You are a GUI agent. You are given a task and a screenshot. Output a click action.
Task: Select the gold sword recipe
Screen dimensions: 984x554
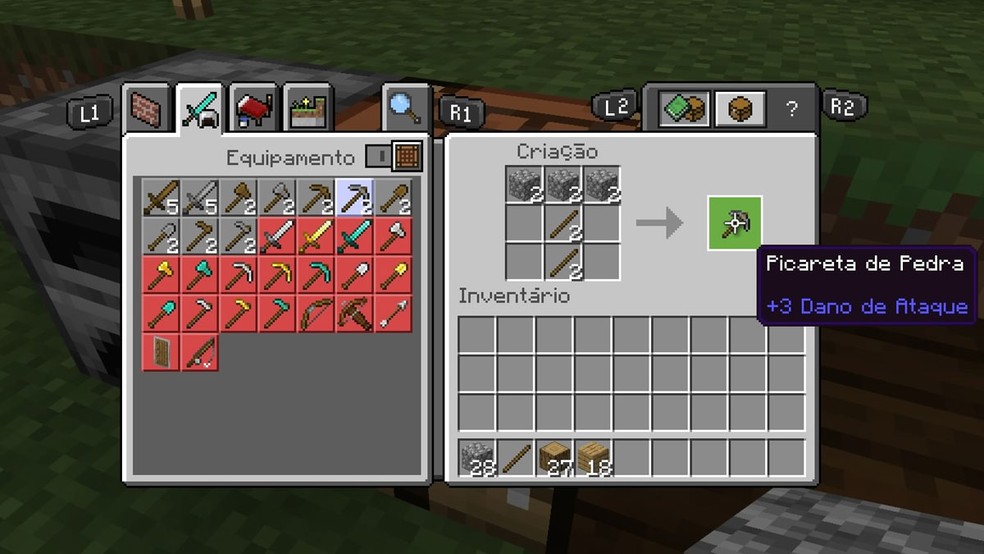(316, 236)
